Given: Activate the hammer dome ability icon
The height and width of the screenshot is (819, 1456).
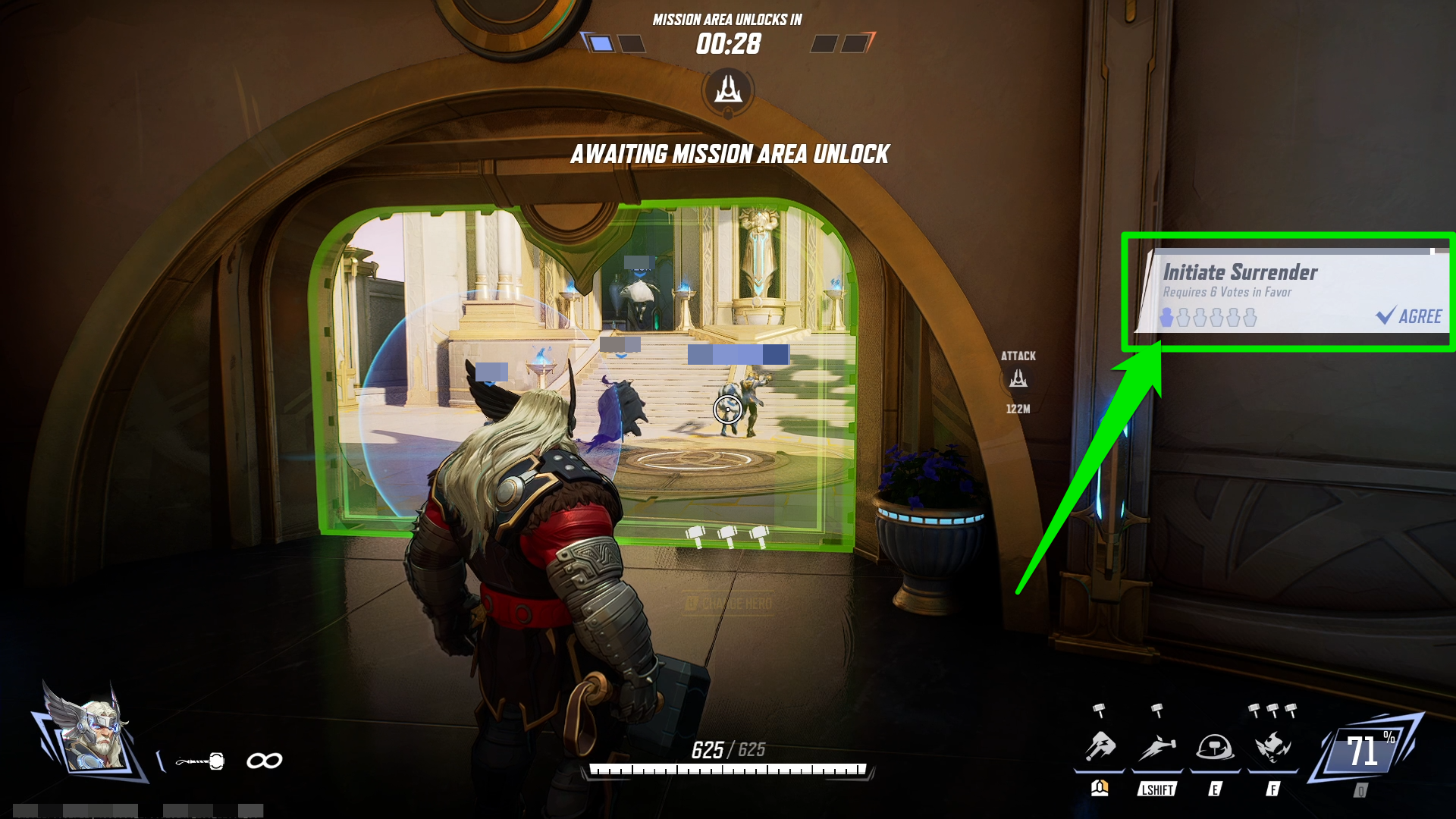Looking at the screenshot, I should click(1214, 747).
